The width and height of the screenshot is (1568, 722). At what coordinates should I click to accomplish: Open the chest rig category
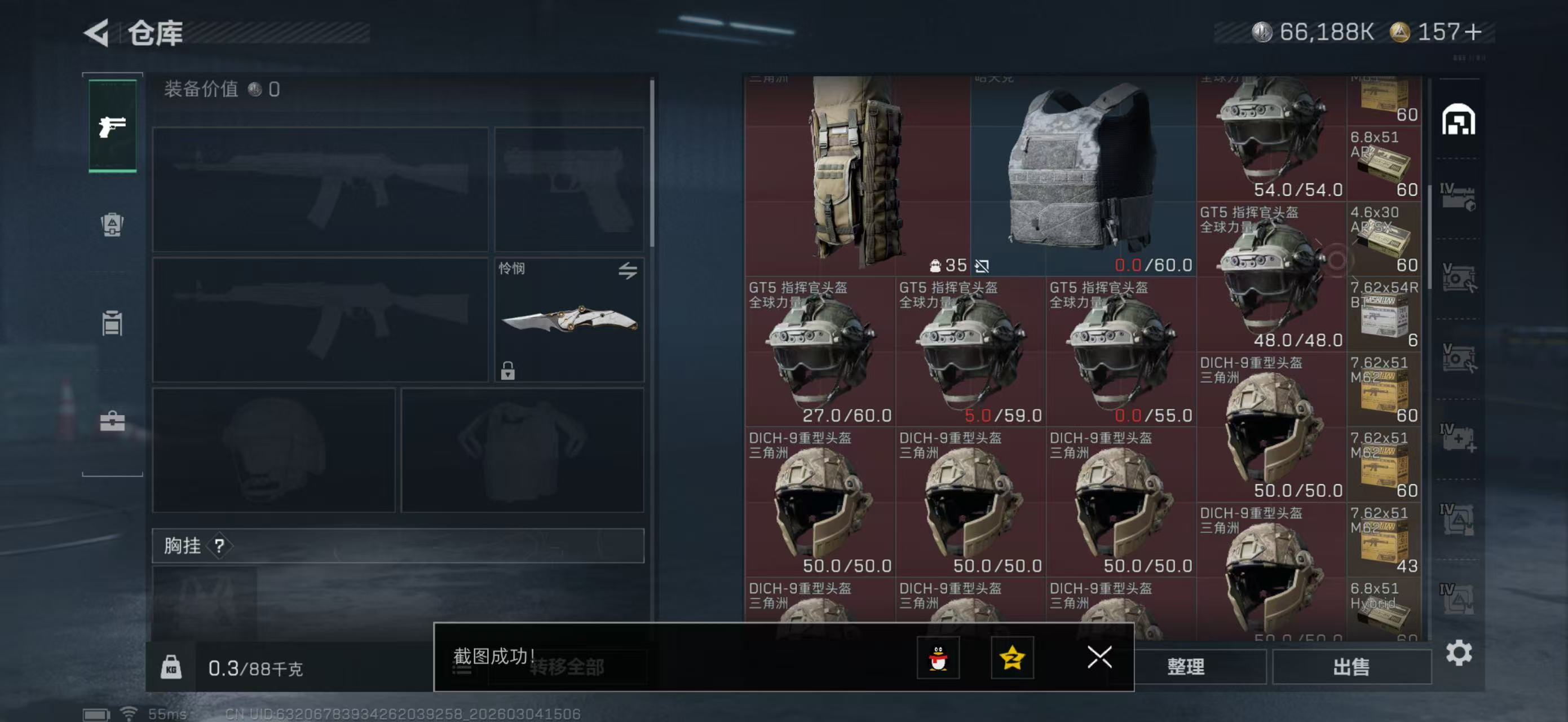point(112,324)
